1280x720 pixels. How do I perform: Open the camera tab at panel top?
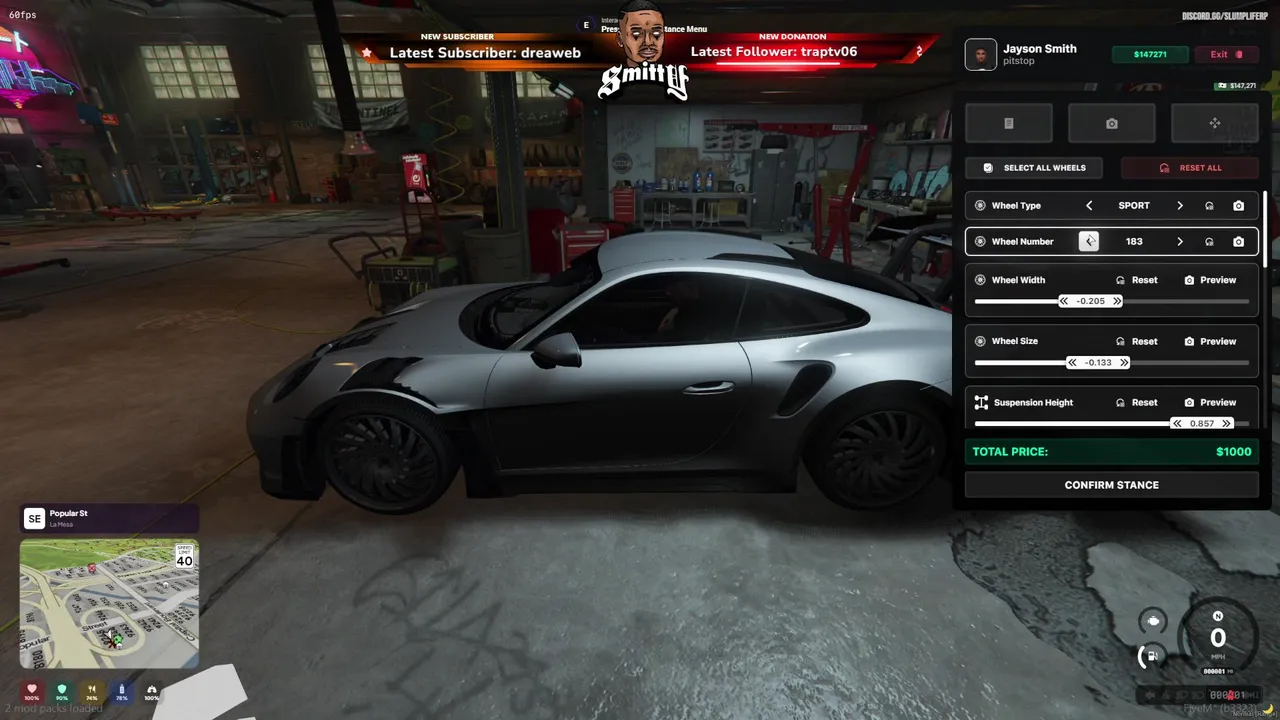[1111, 123]
